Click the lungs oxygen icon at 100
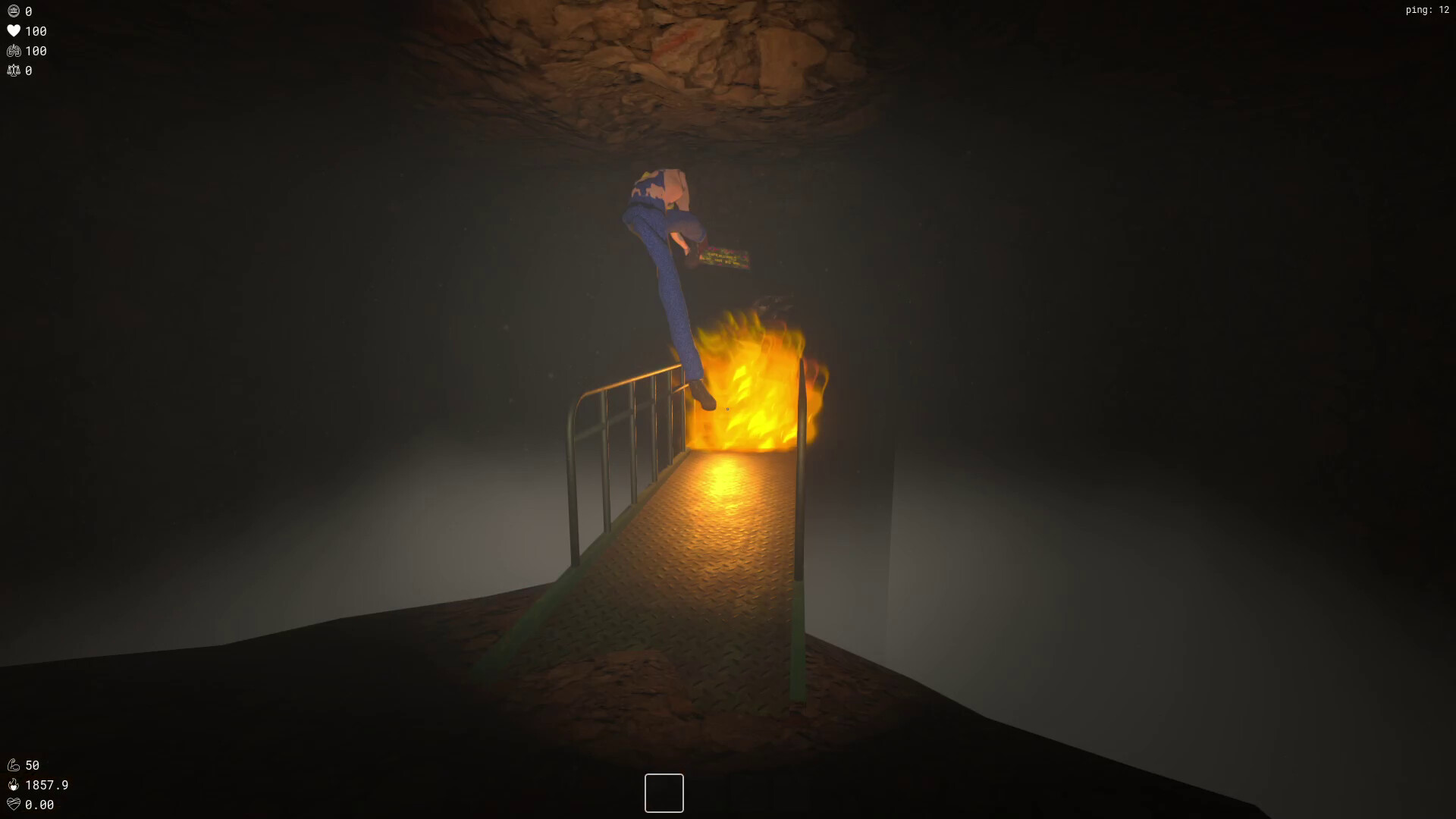The height and width of the screenshot is (819, 1456). pyautogui.click(x=14, y=51)
